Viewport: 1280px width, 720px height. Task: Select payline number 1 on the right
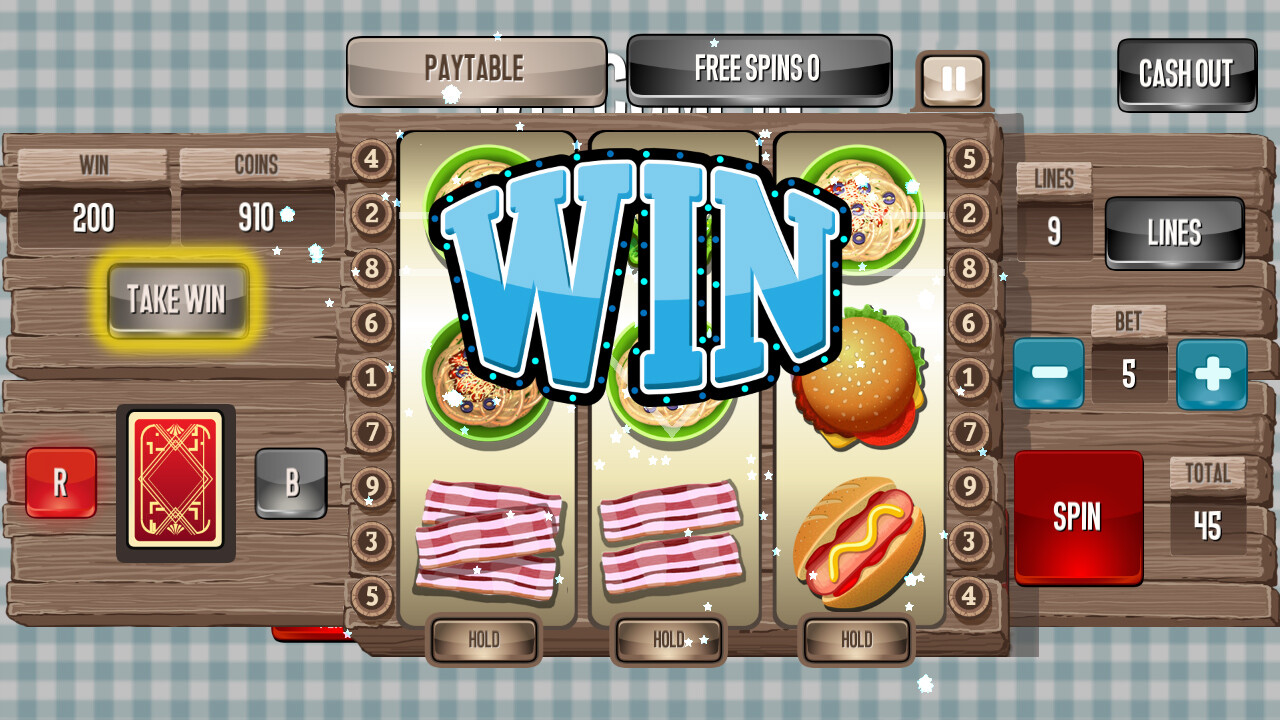click(968, 379)
